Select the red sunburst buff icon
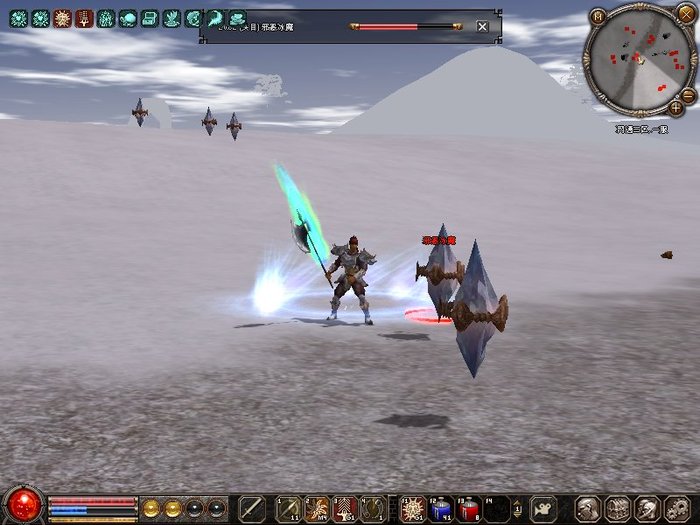The image size is (700, 525). point(62,18)
